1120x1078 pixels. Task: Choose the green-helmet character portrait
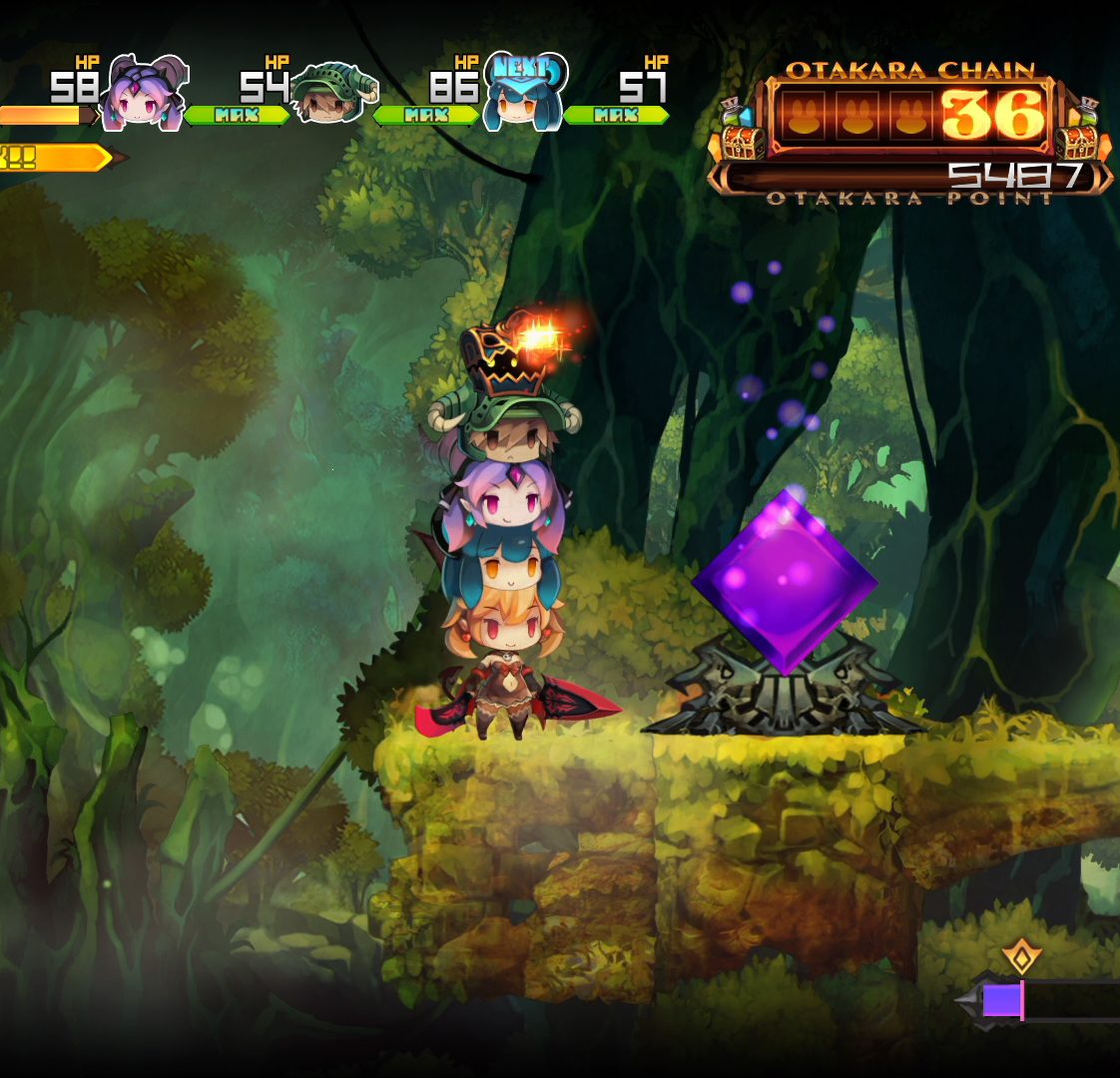[330, 93]
